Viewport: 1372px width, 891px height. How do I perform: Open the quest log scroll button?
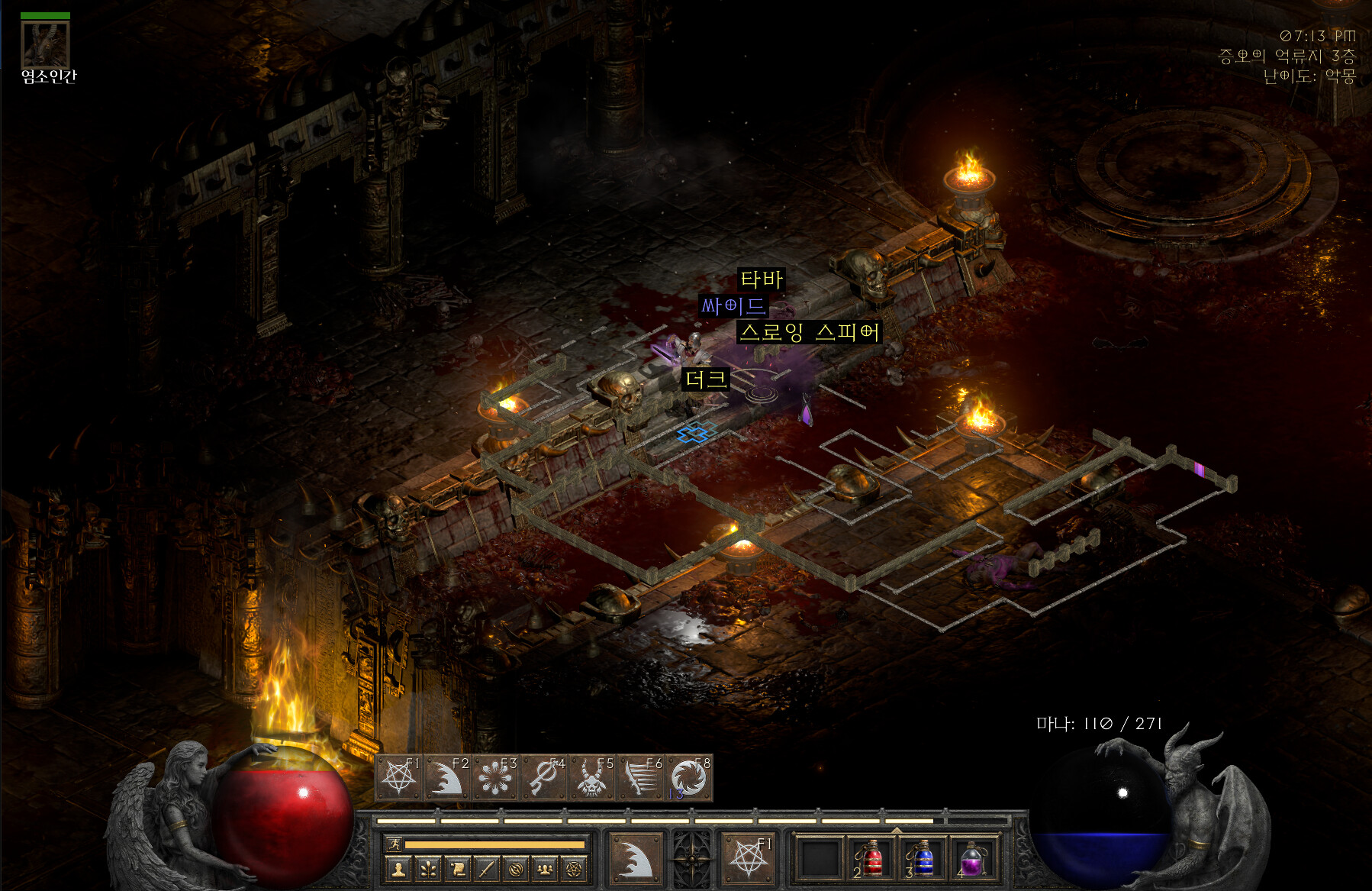coord(457,868)
